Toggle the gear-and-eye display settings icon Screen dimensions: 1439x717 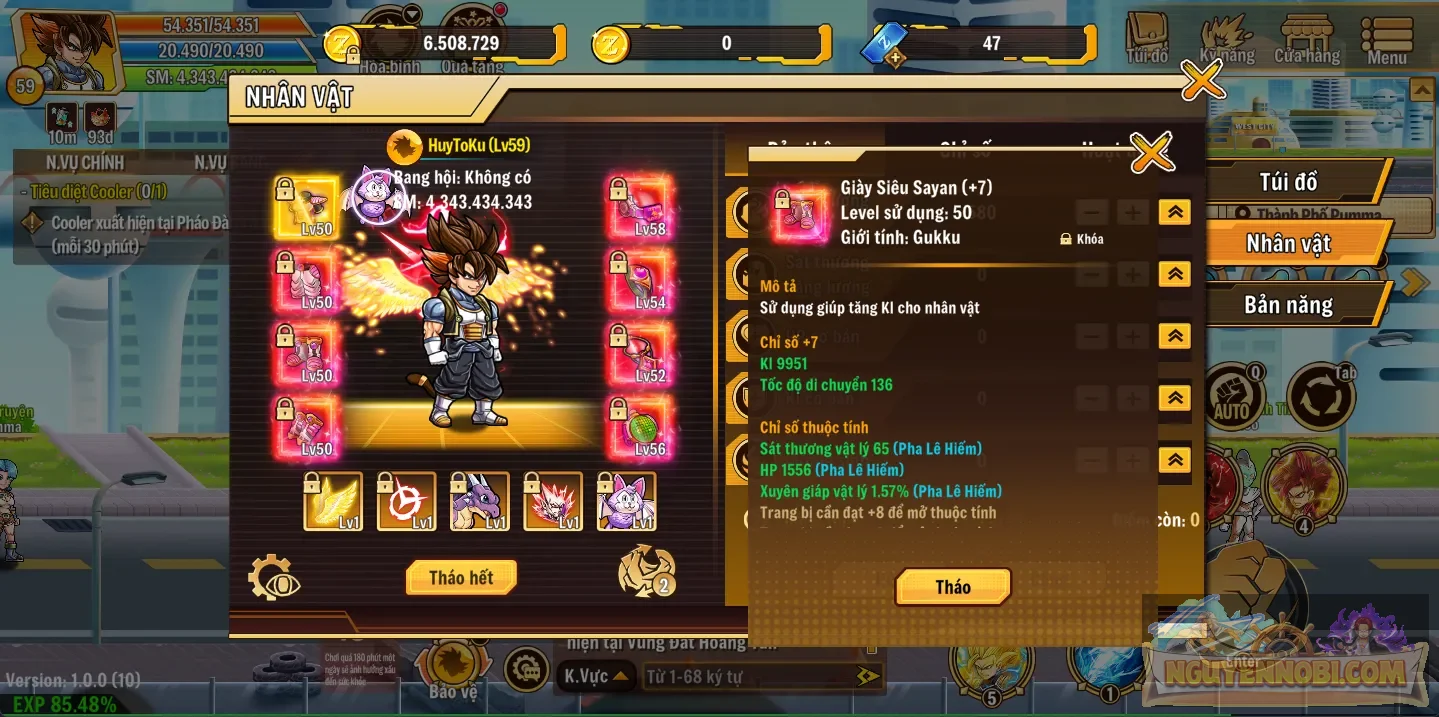pos(273,578)
